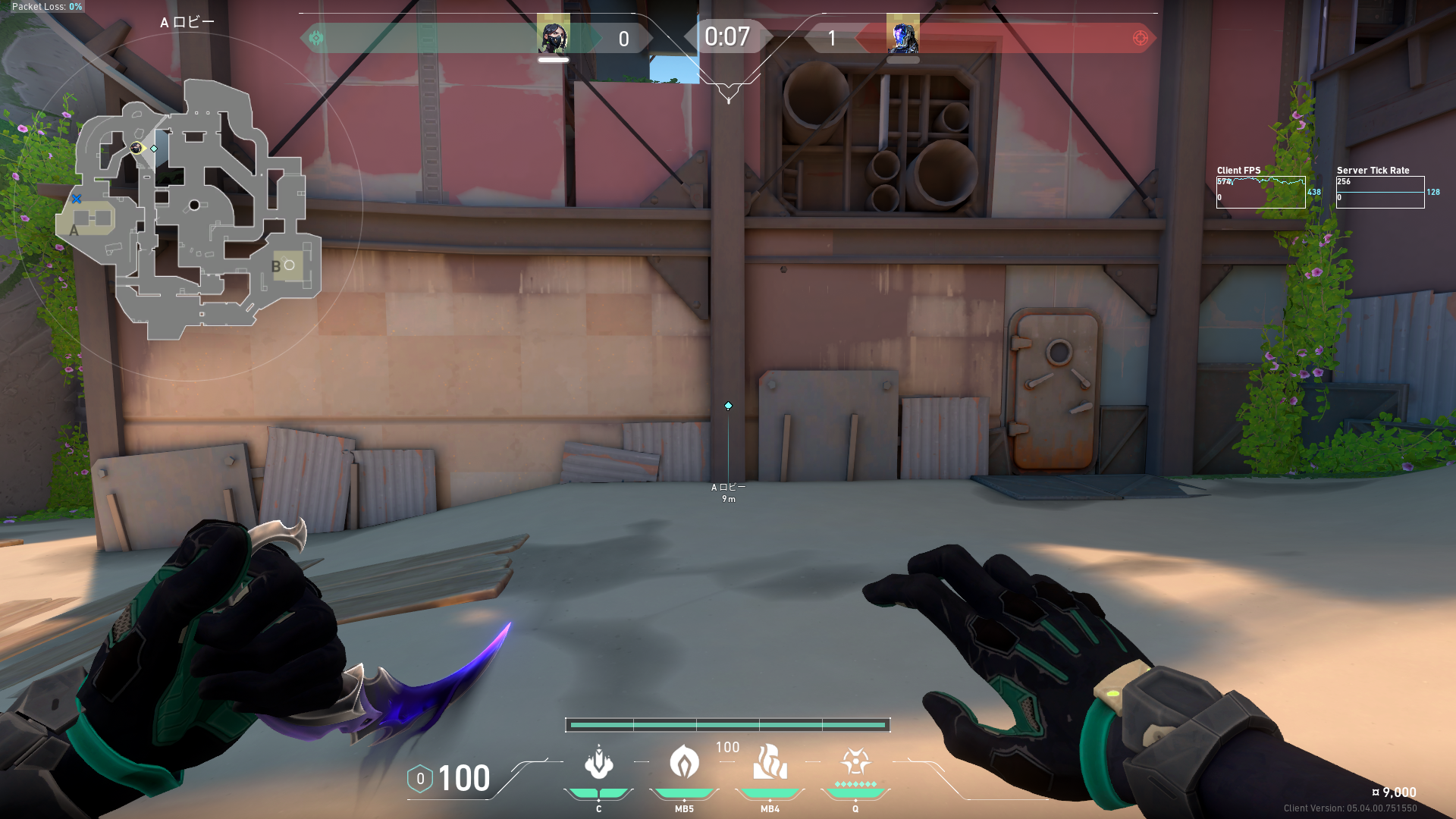Click the enemy agent portrait on red side
Screen dimensions: 1456x819
(902, 36)
